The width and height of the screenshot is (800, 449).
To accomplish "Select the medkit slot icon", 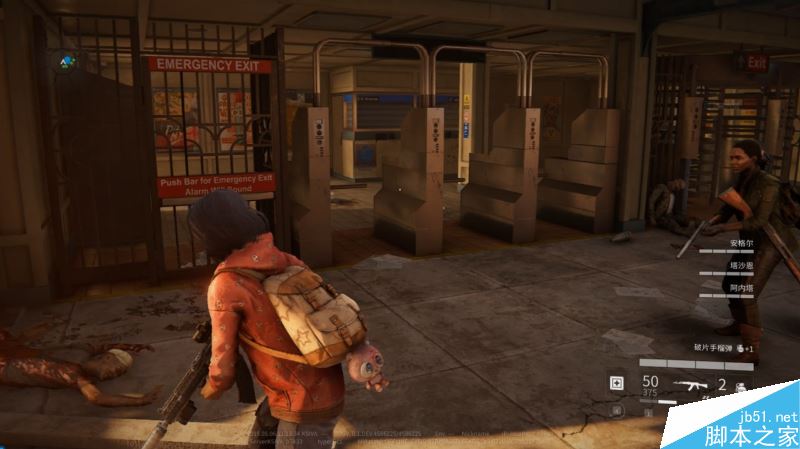I will 617,383.
